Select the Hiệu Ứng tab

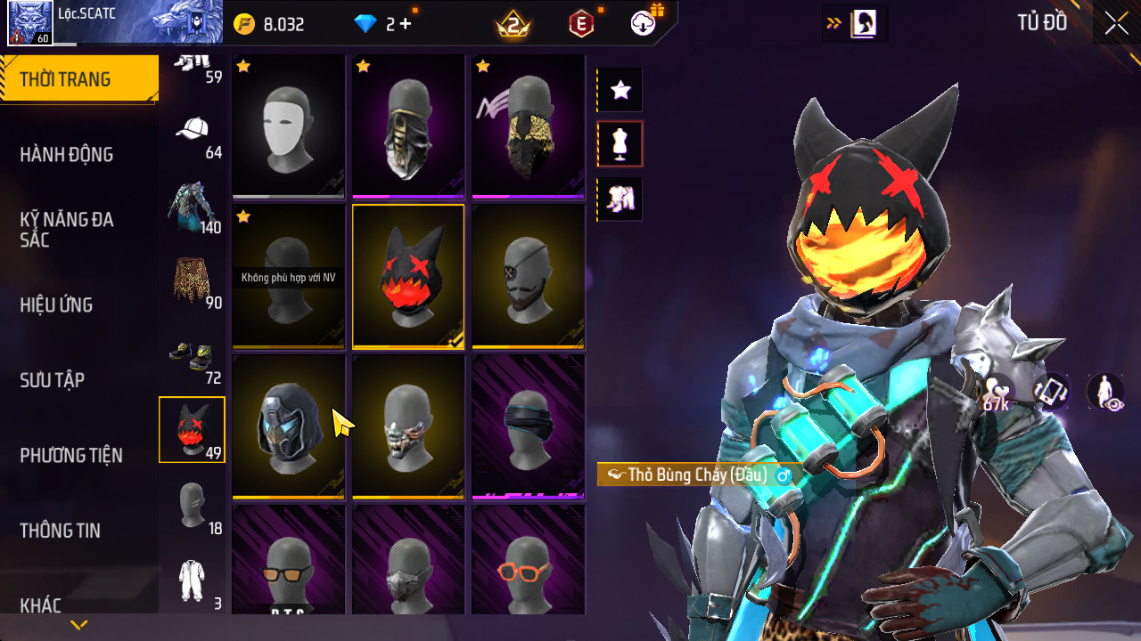coord(57,305)
